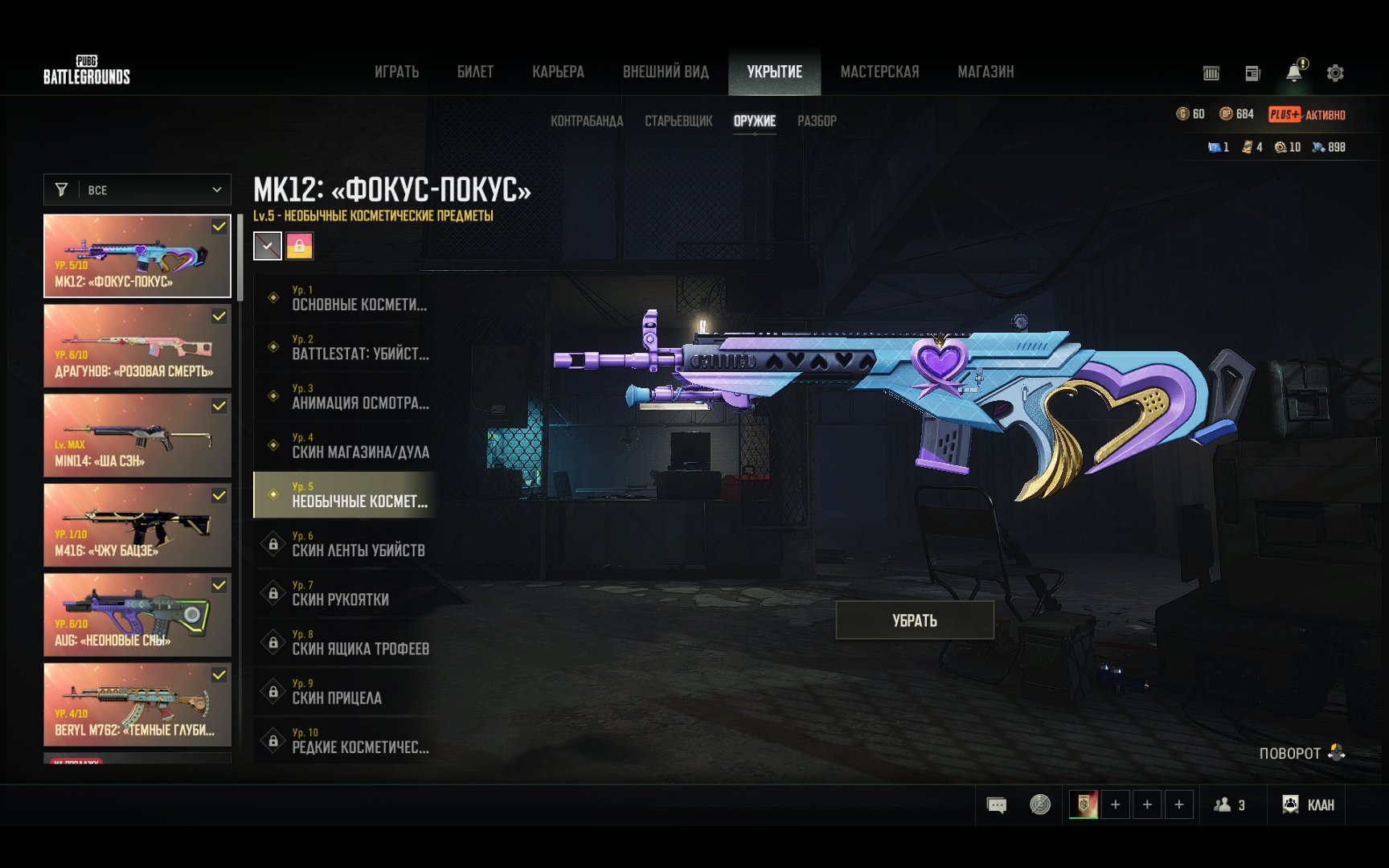Image resolution: width=1389 pixels, height=868 pixels.
Task: Open the СТАРЬЕВЩИК sub-tab
Action: point(678,121)
